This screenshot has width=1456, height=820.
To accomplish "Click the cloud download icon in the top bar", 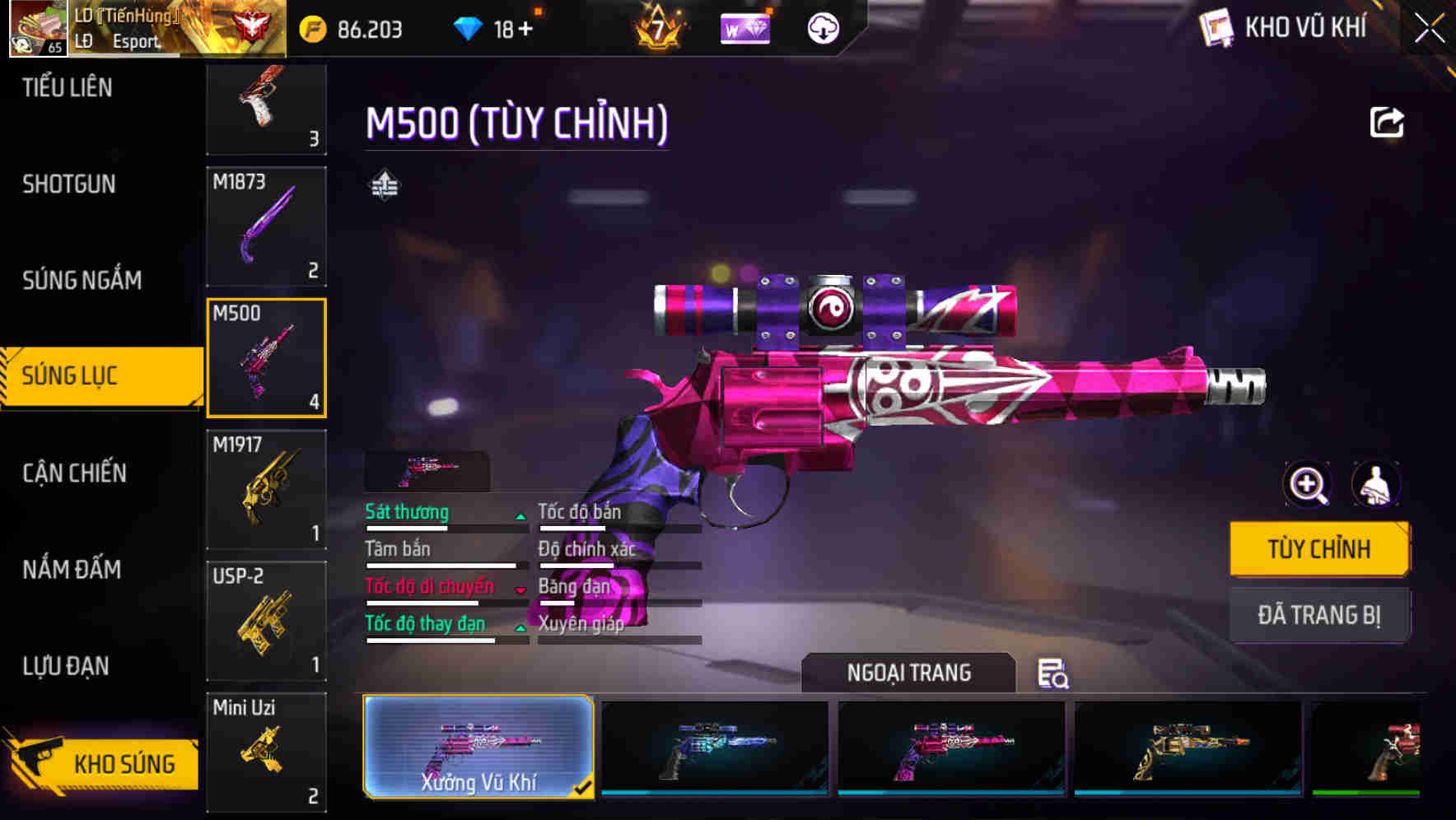I will tap(822, 29).
